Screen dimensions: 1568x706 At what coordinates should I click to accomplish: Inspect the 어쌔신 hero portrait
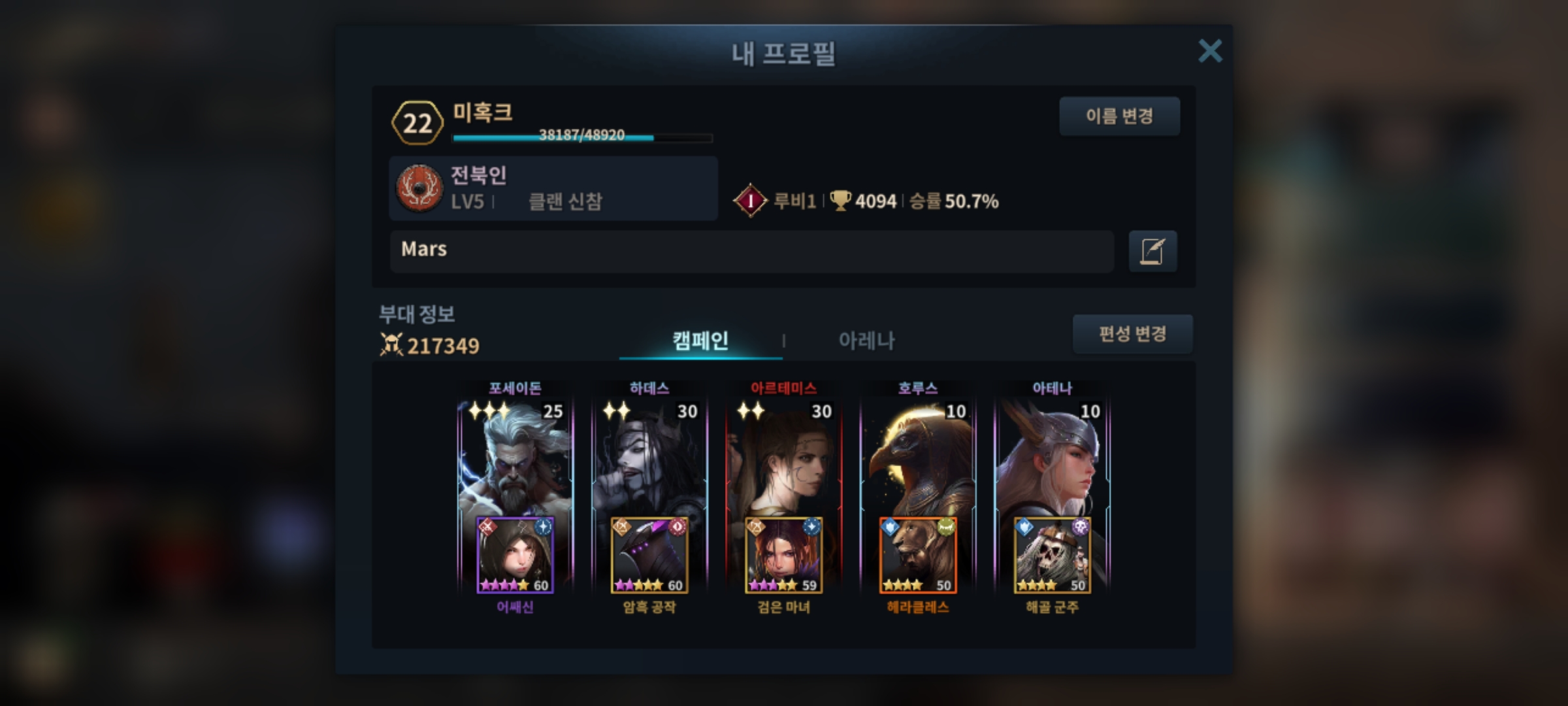(x=515, y=555)
